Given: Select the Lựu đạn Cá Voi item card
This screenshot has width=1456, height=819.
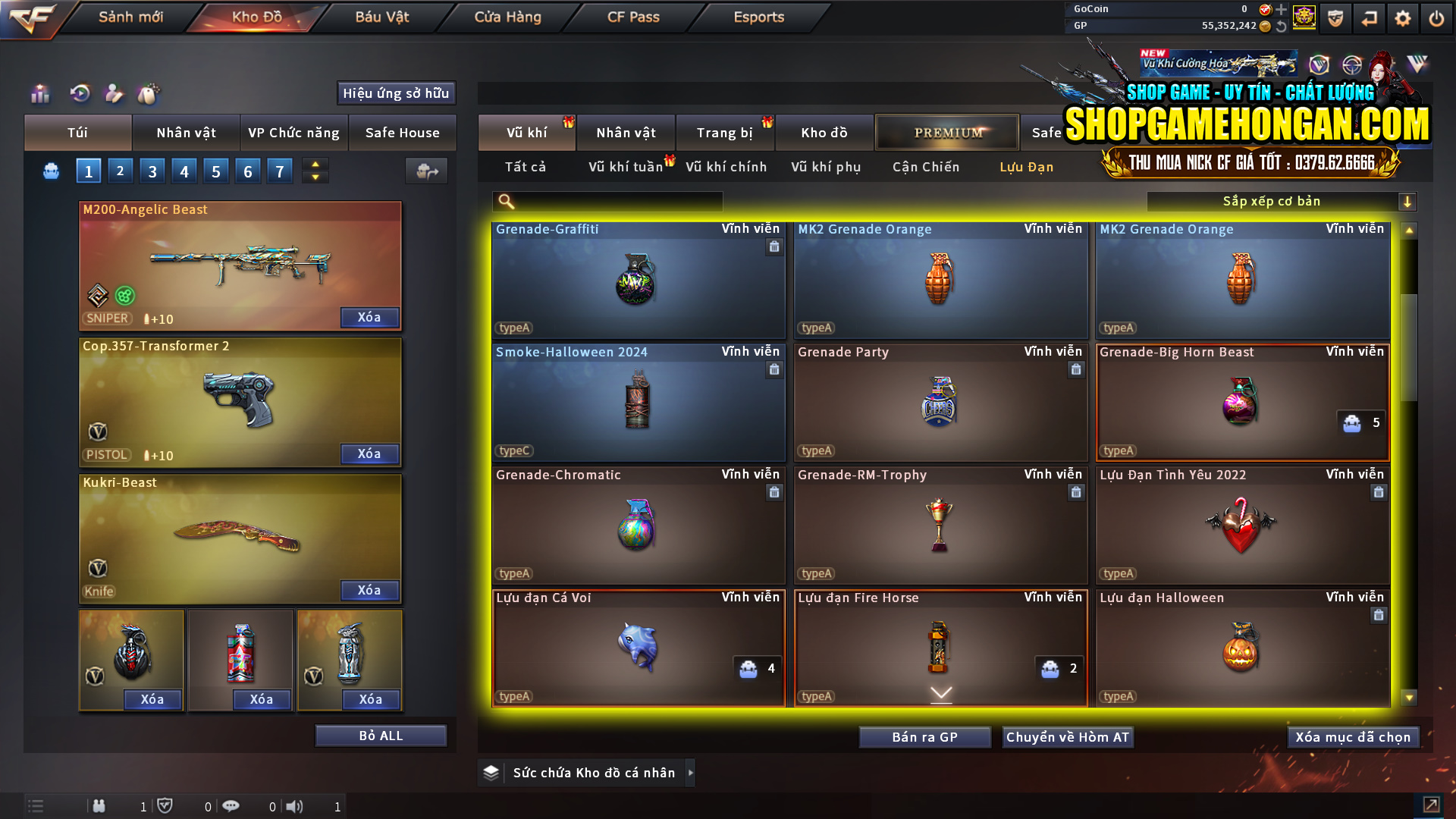Looking at the screenshot, I should pos(638,648).
